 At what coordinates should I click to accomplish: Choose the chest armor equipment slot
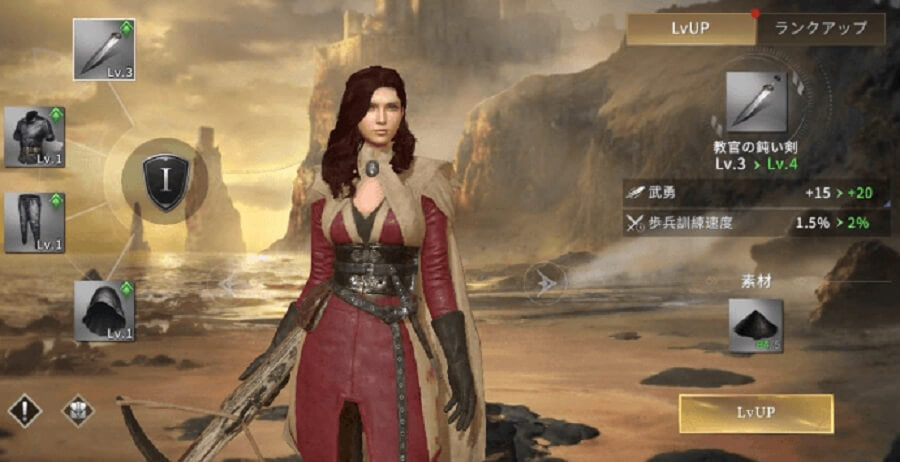(x=35, y=137)
